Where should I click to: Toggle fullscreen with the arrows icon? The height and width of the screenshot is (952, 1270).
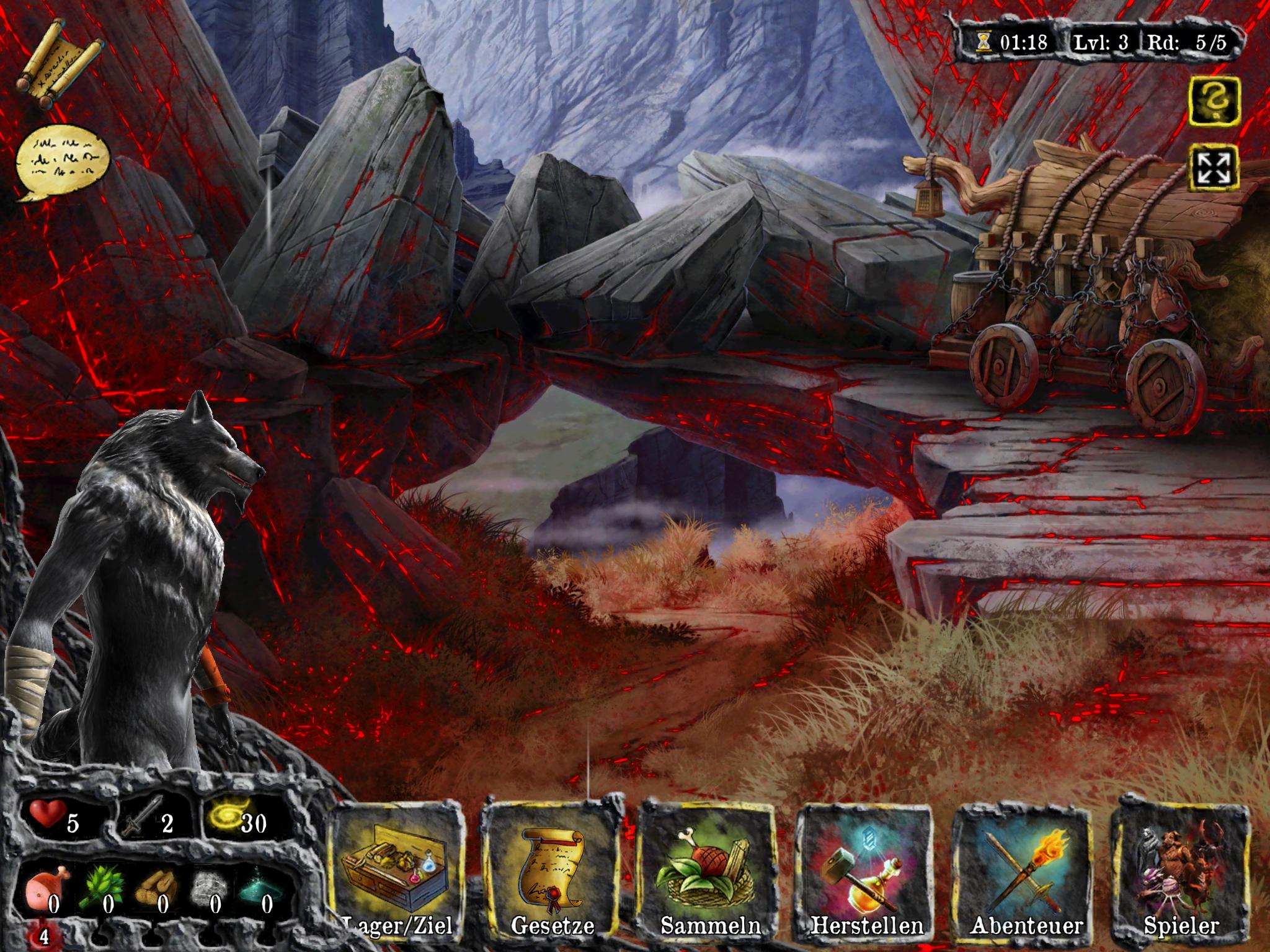(1214, 167)
